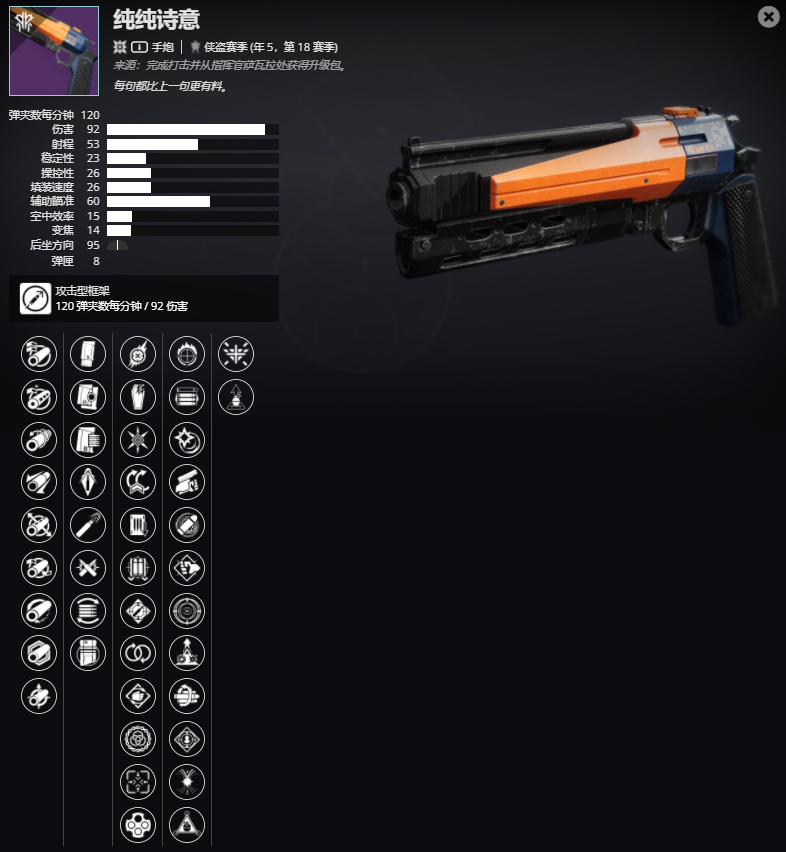Select the Aggressive Frame intrinsic icon
This screenshot has width=786, height=852.
tap(35, 298)
